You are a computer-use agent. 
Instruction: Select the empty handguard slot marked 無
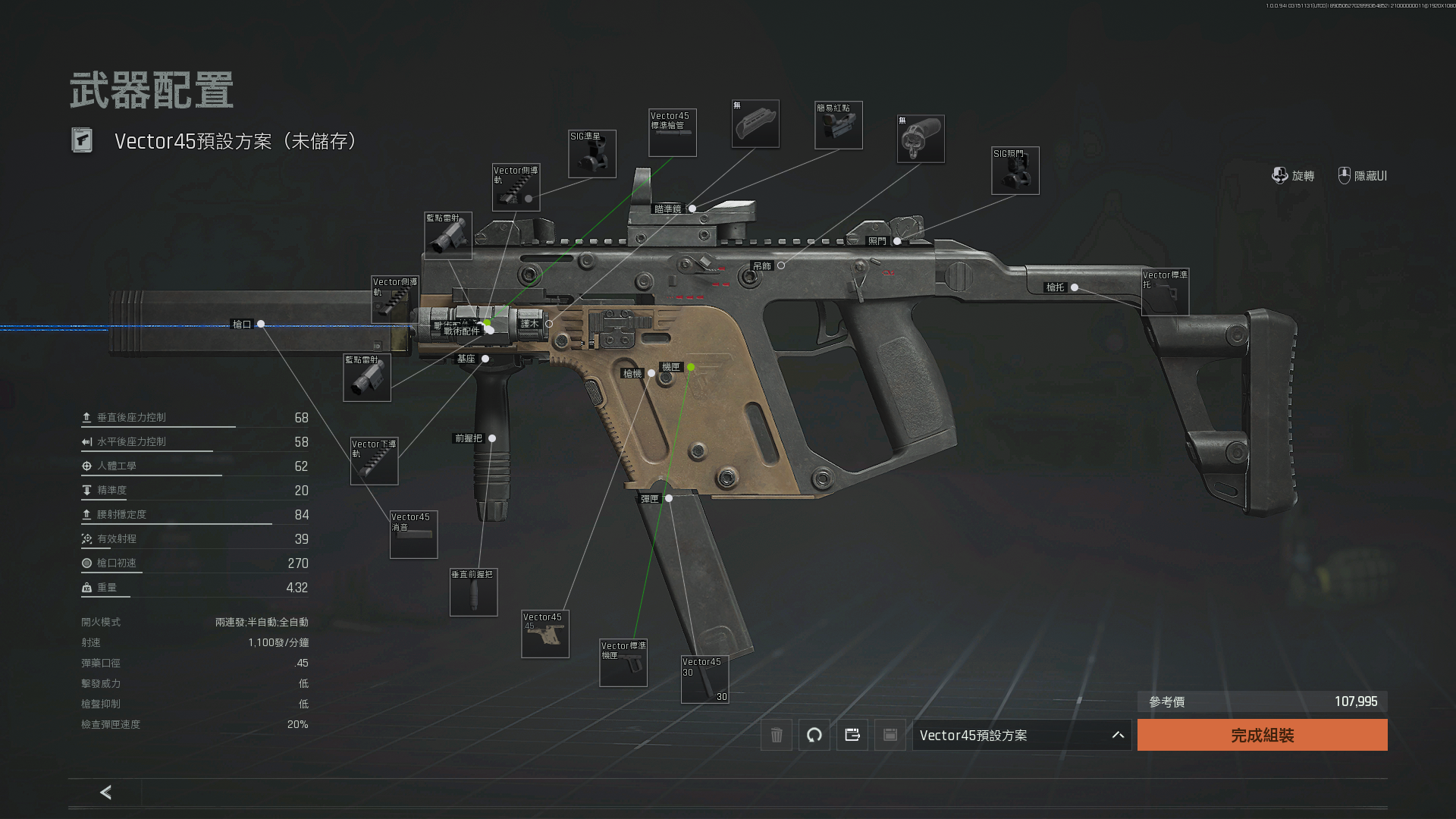pyautogui.click(x=755, y=124)
